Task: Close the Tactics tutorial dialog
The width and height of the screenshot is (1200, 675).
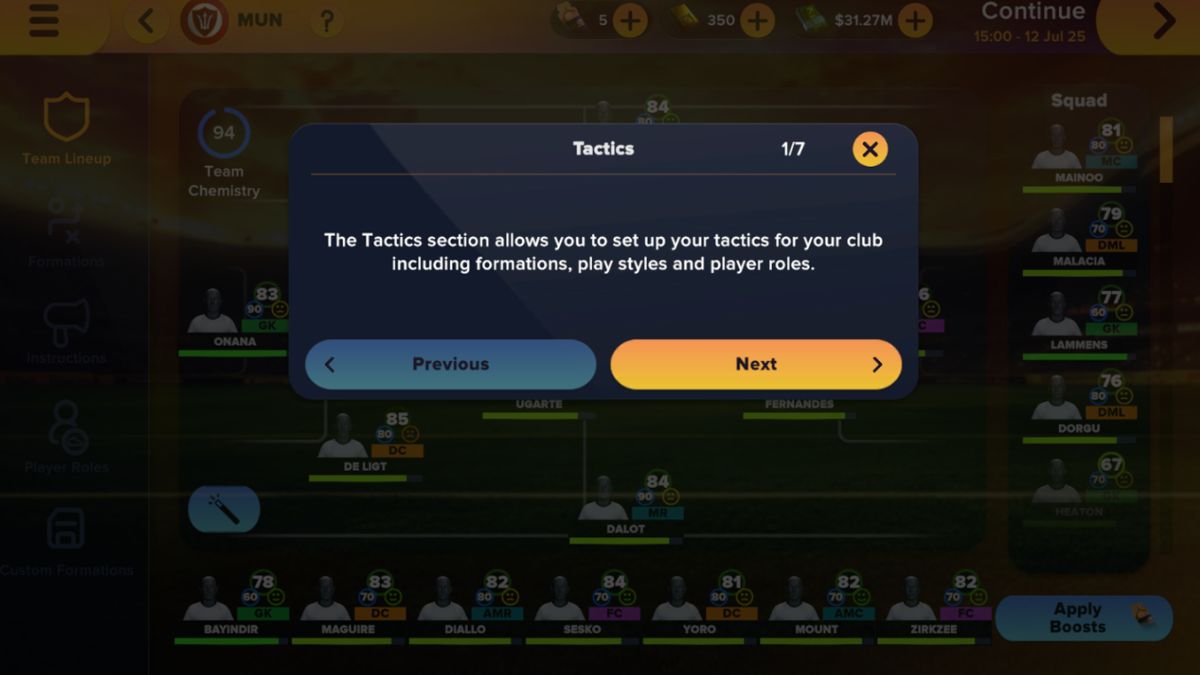Action: (870, 150)
